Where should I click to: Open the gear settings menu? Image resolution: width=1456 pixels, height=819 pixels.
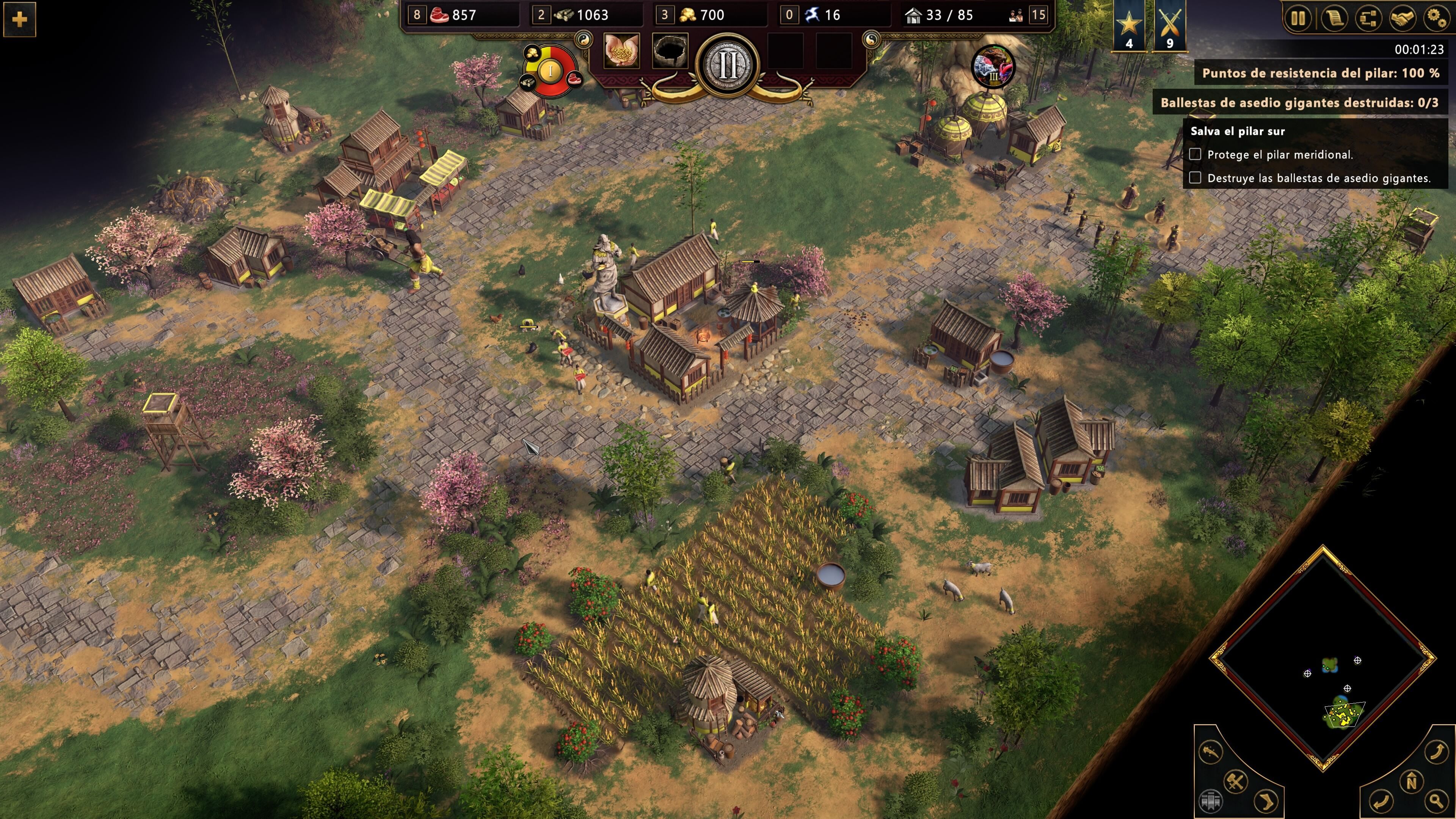click(x=1436, y=19)
